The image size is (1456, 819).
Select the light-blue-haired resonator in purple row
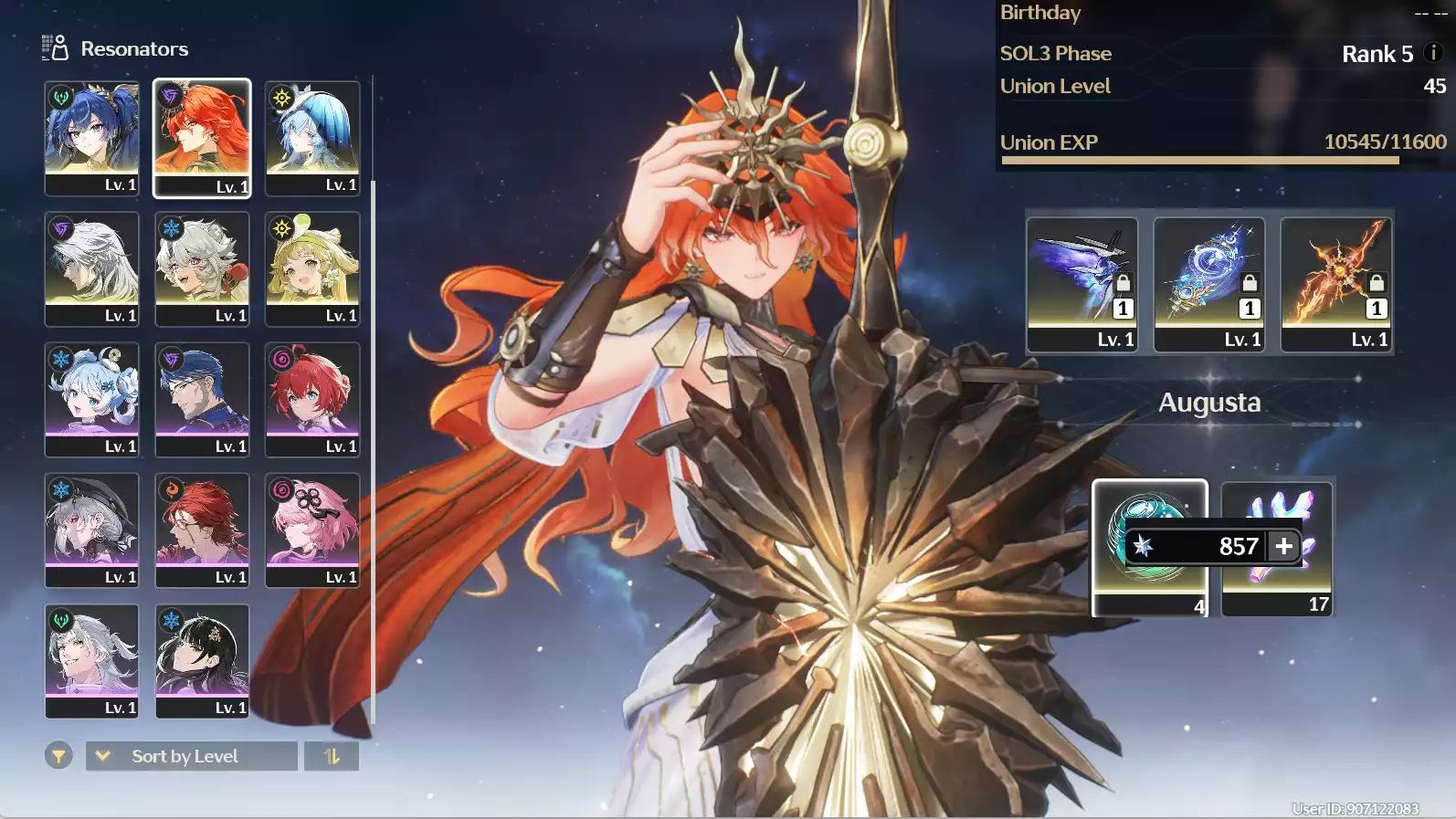92,399
